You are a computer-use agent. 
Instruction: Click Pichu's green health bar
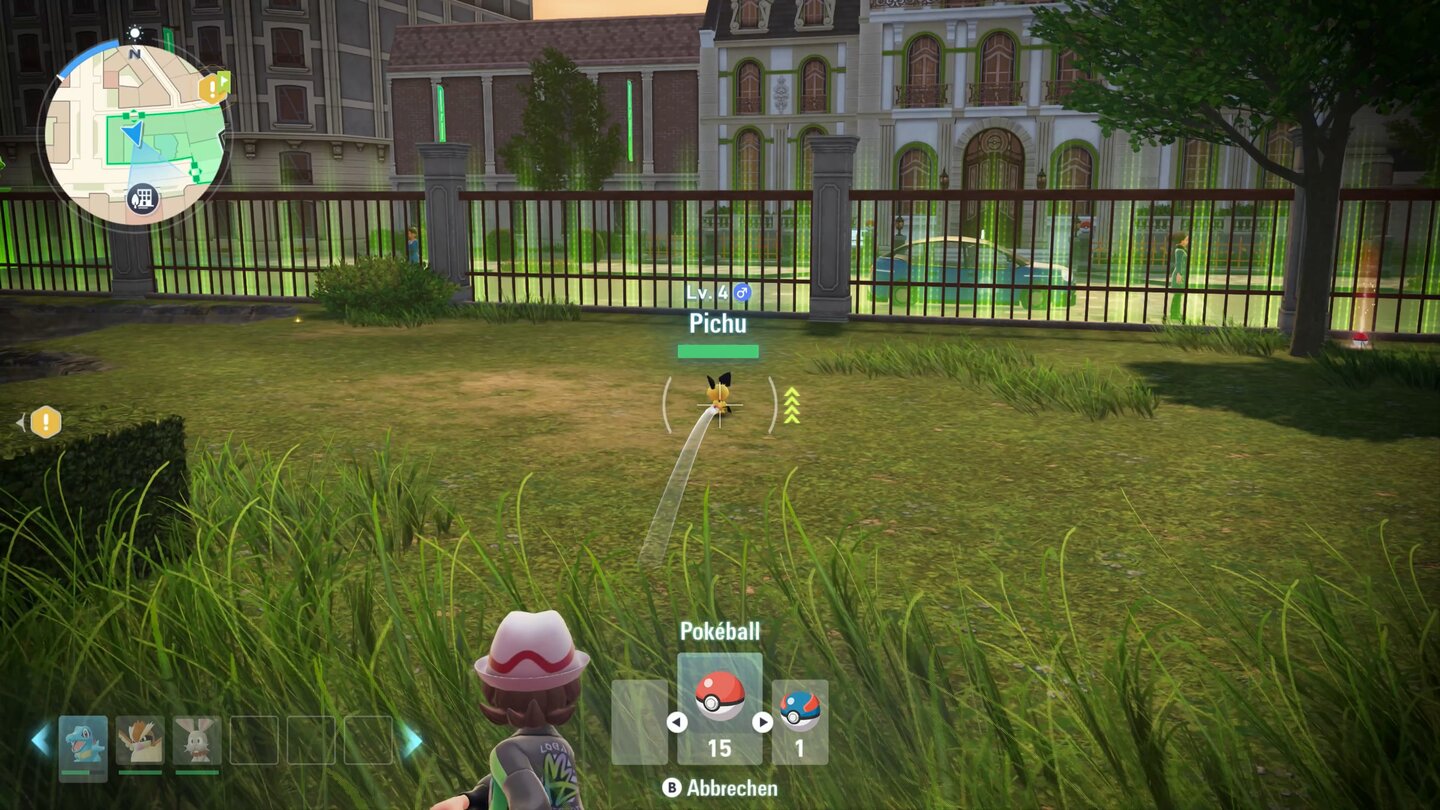(x=718, y=349)
